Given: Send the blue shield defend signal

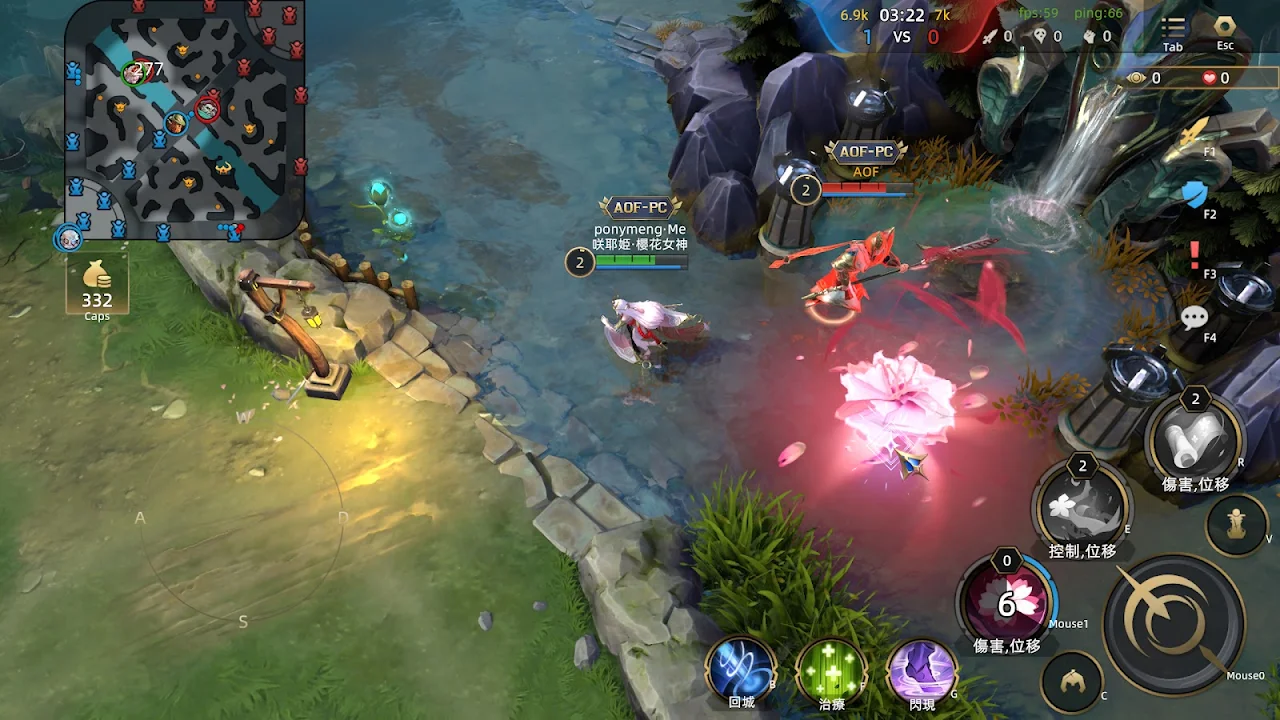Looking at the screenshot, I should (1195, 193).
